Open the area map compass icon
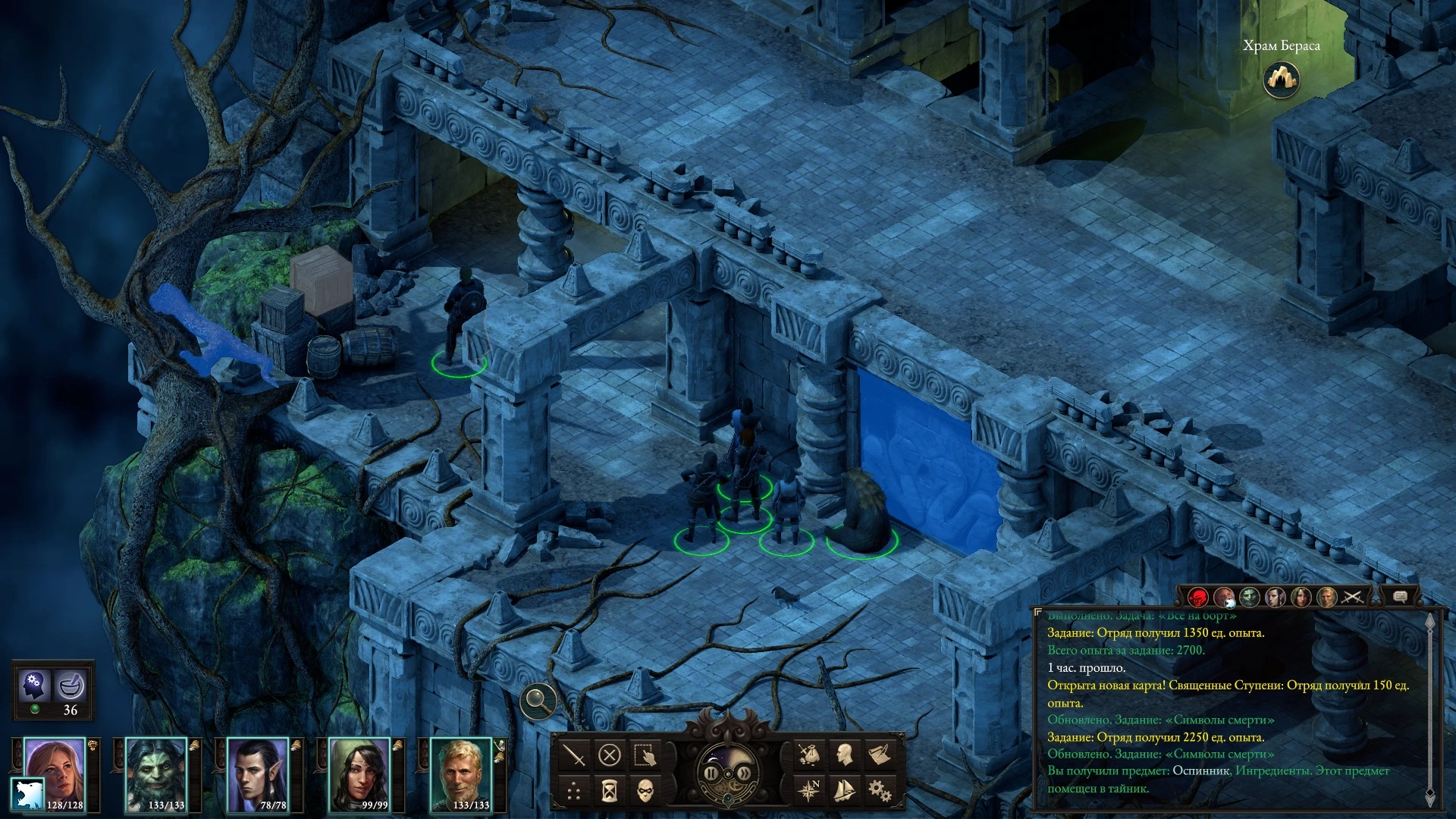This screenshot has width=1456, height=819. (x=809, y=790)
